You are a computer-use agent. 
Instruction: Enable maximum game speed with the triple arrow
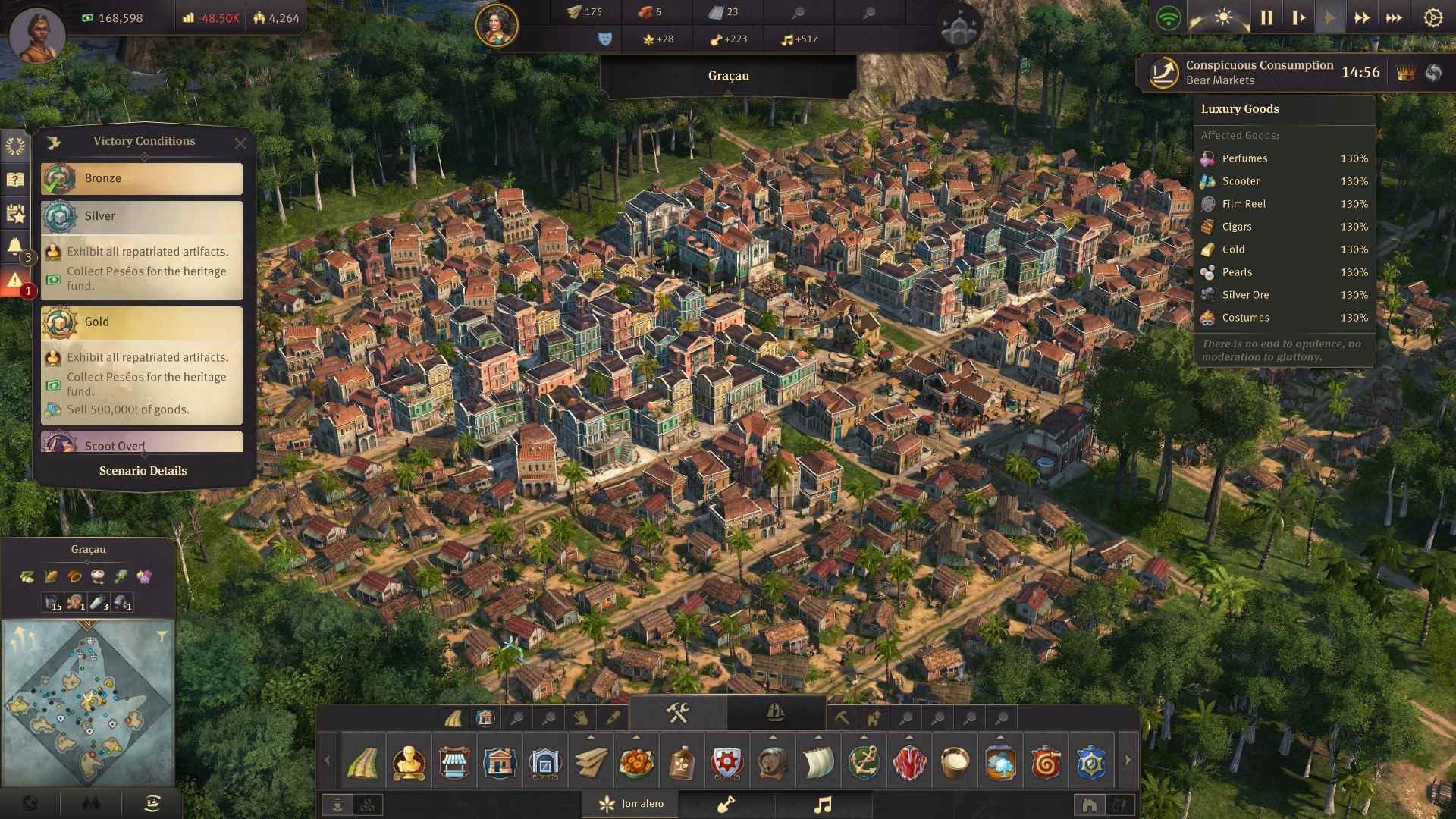(x=1394, y=17)
